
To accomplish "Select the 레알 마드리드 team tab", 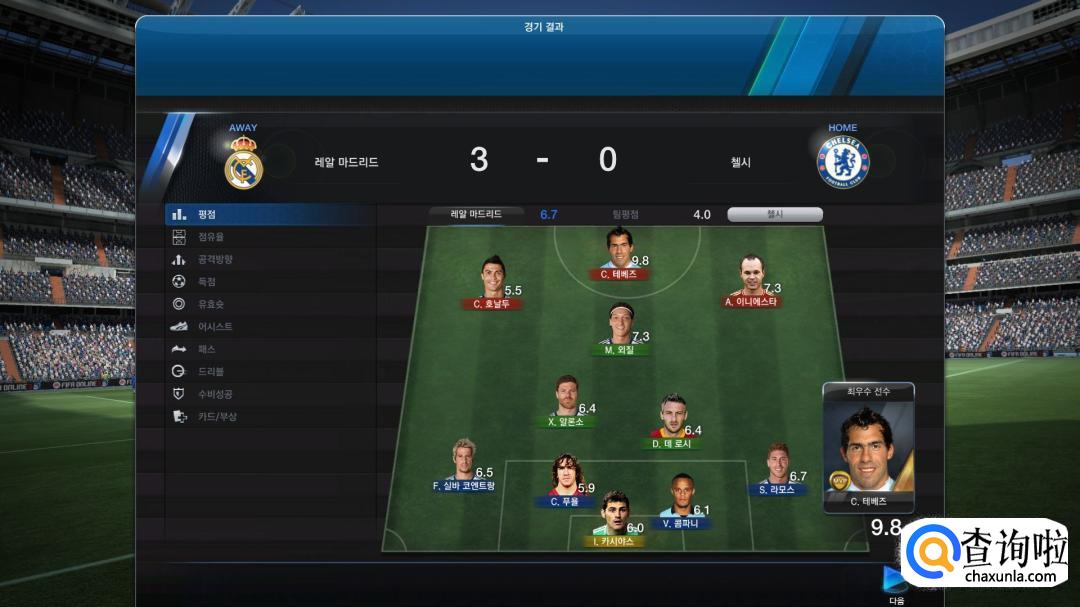I will [x=476, y=214].
